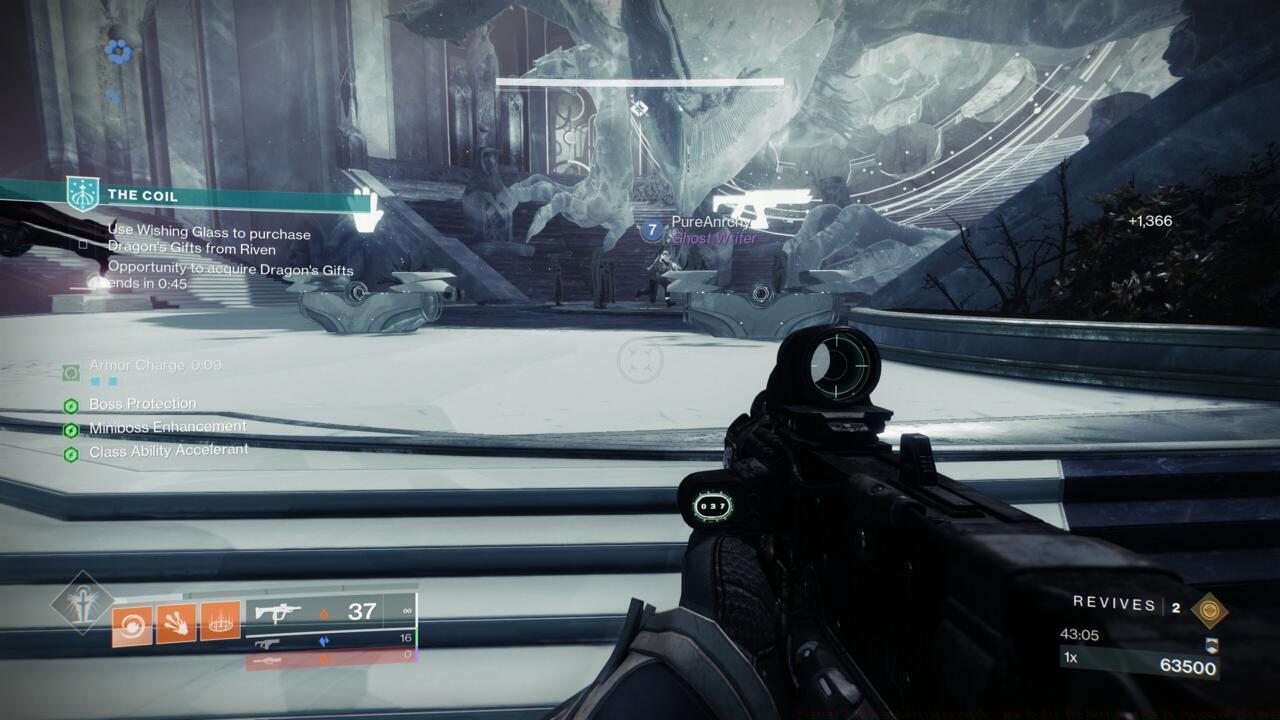
Task: Switch to the red heavy weapon slot
Action: pyautogui.click(x=330, y=657)
